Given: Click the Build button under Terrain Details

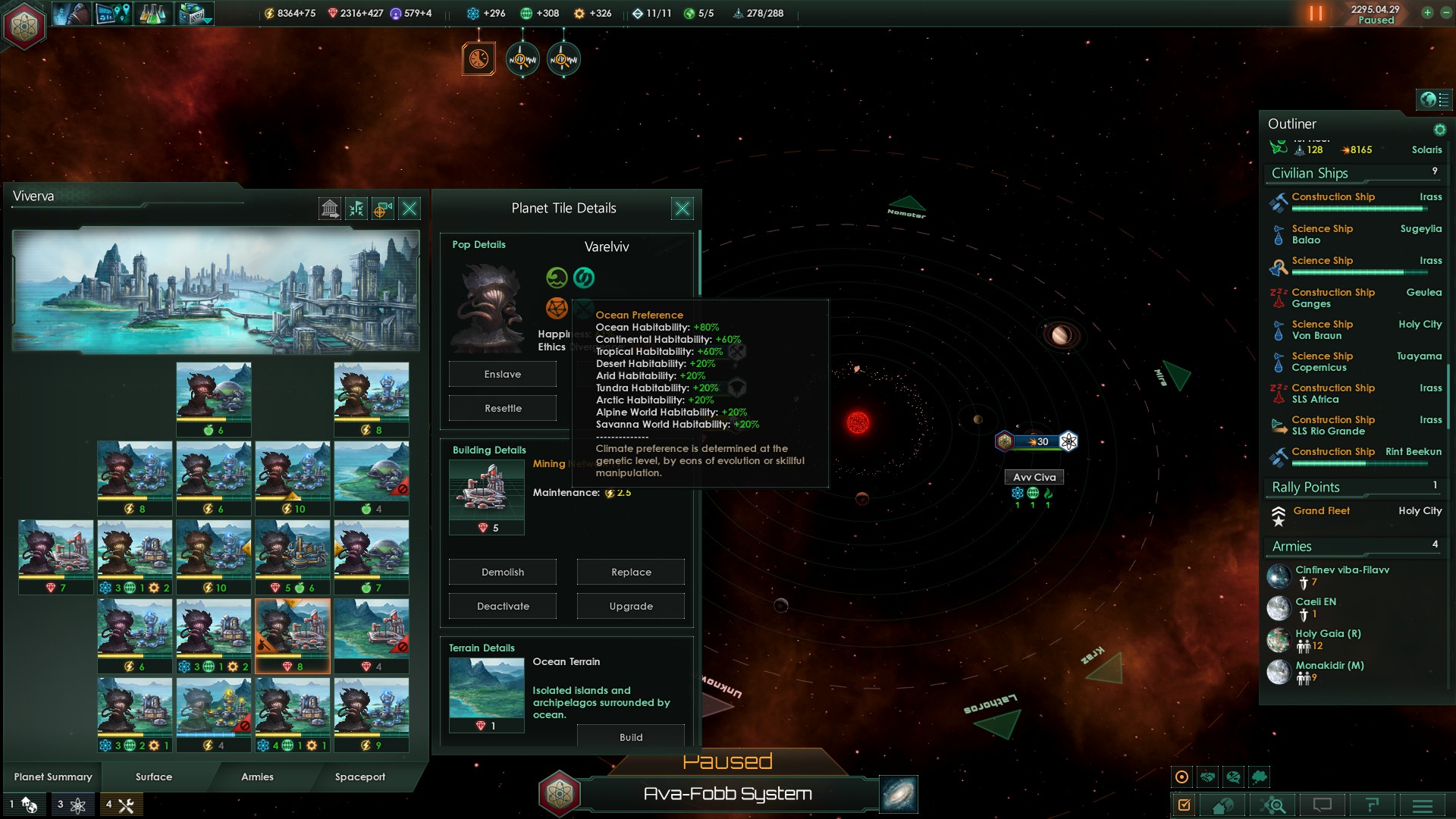Looking at the screenshot, I should click(630, 737).
